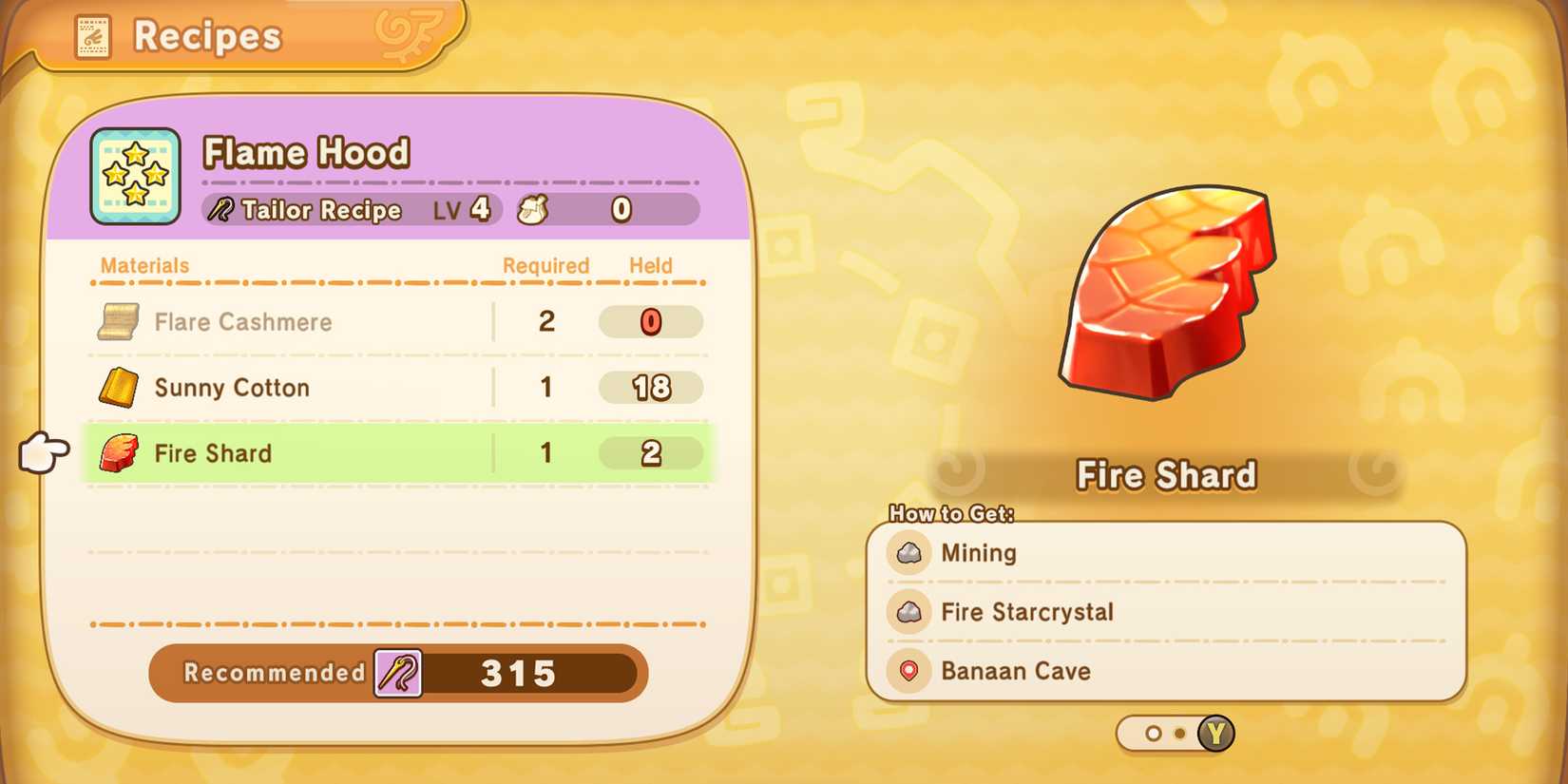The width and height of the screenshot is (1568, 784).
Task: Click the Mining rock icon under How to Get
Action: tap(908, 552)
